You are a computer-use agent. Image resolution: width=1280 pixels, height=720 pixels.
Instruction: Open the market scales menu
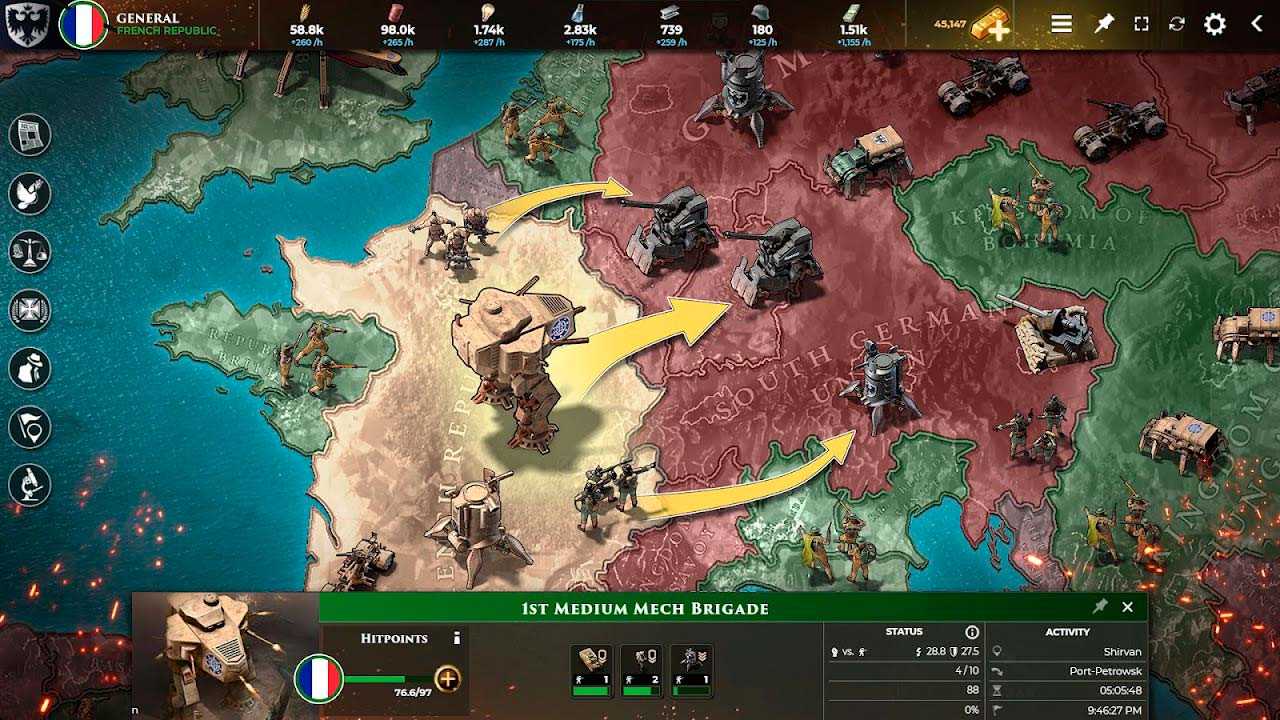30,251
